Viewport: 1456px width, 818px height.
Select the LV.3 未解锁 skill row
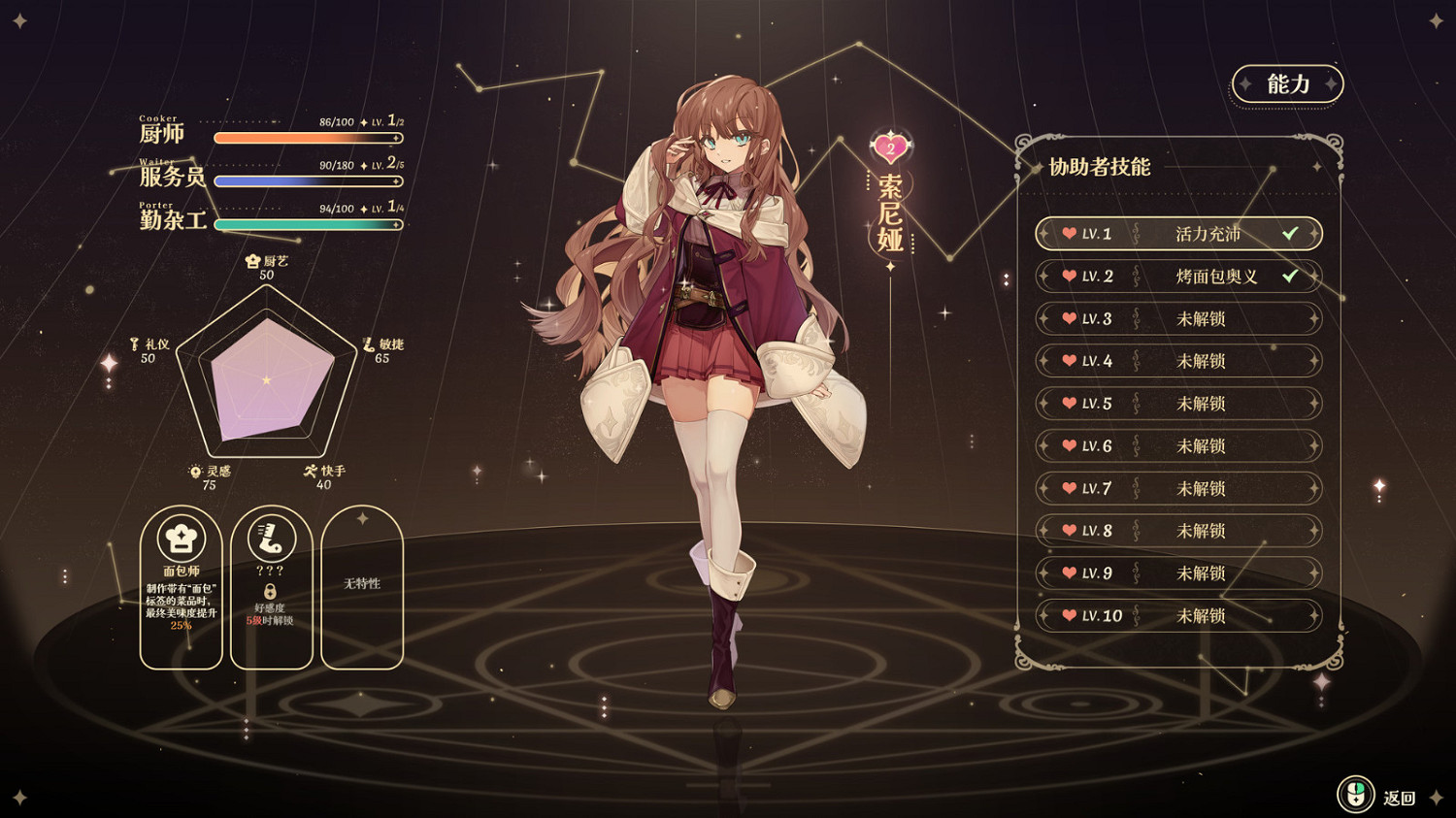coord(1176,318)
